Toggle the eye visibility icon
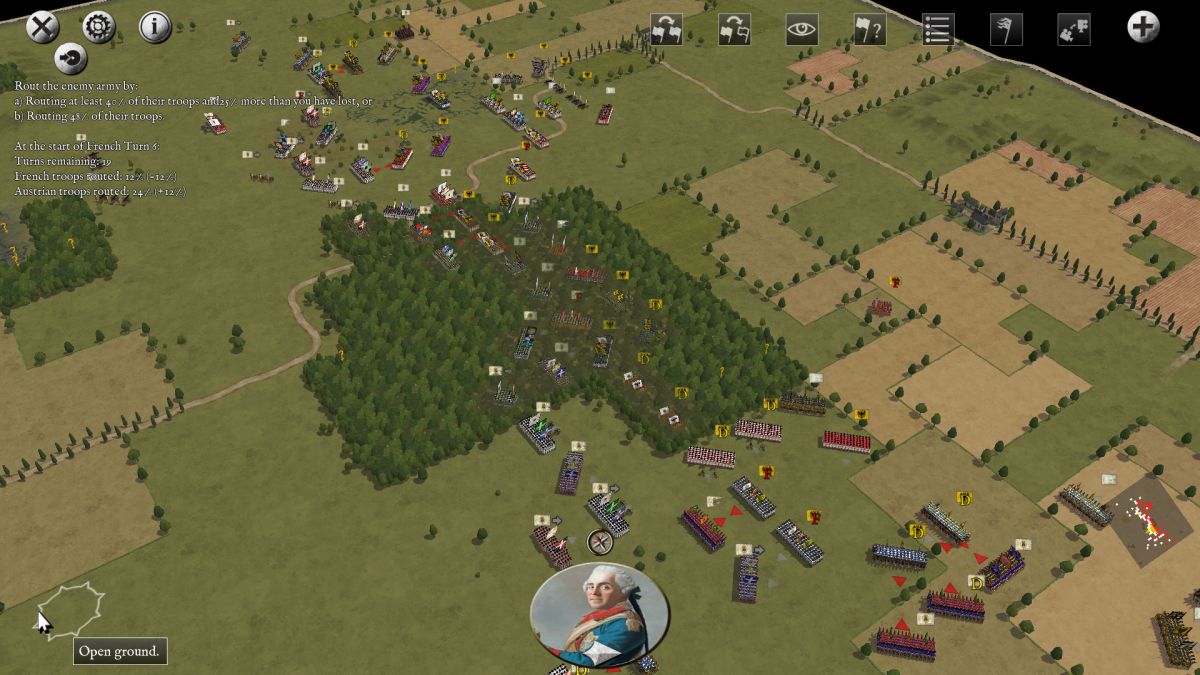 pos(802,29)
